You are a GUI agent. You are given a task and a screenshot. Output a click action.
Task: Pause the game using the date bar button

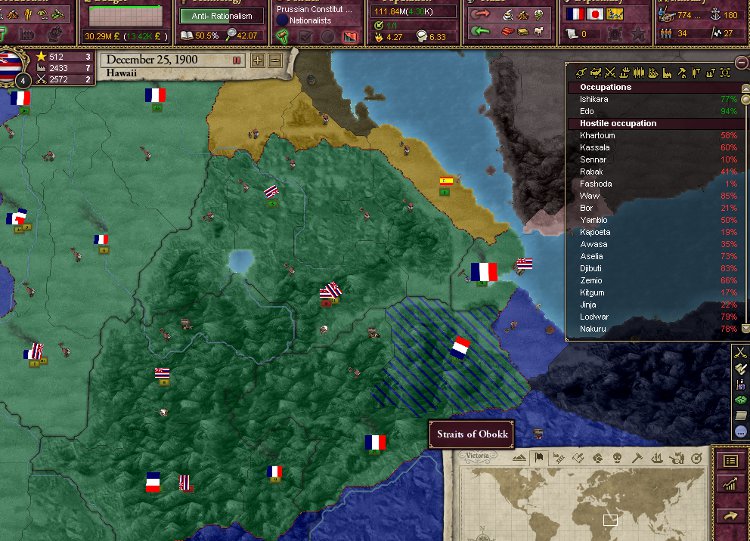tap(237, 60)
